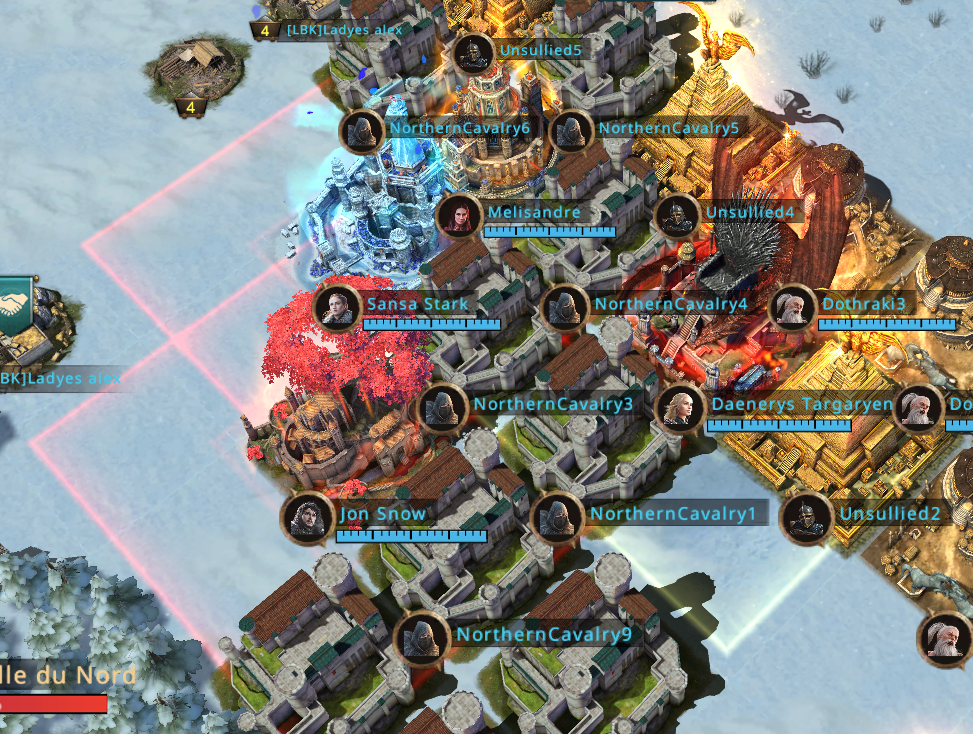
Task: Select the NorthernCavalry6 marker
Action: click(x=362, y=131)
